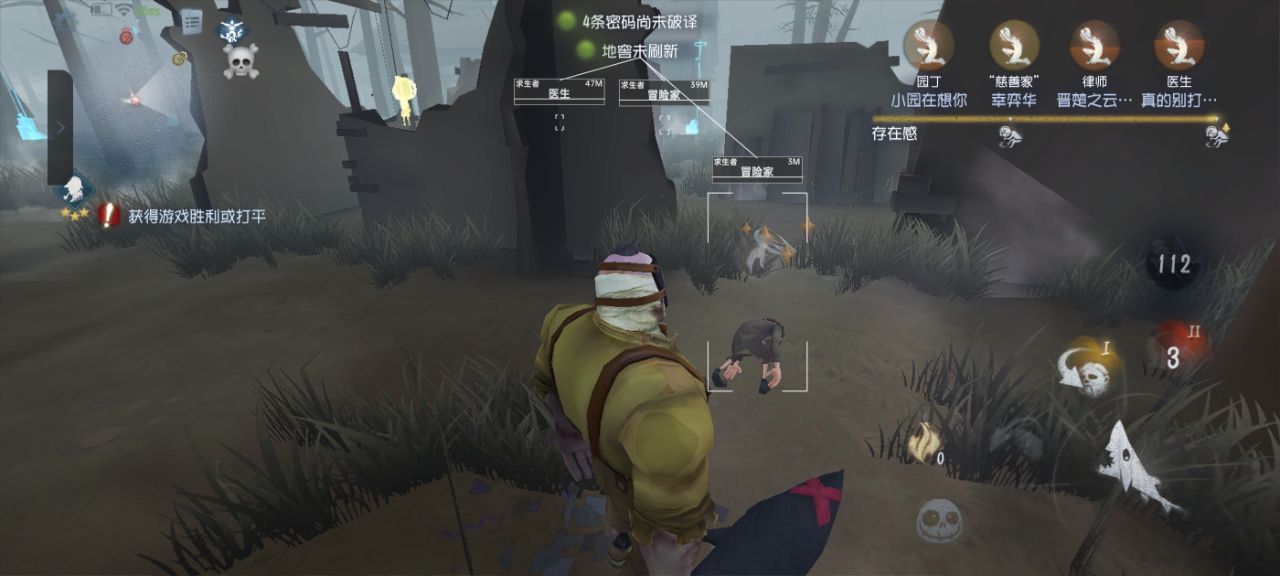The height and width of the screenshot is (576, 1280).
Task: Open the skull face emote button
Action: tap(939, 519)
